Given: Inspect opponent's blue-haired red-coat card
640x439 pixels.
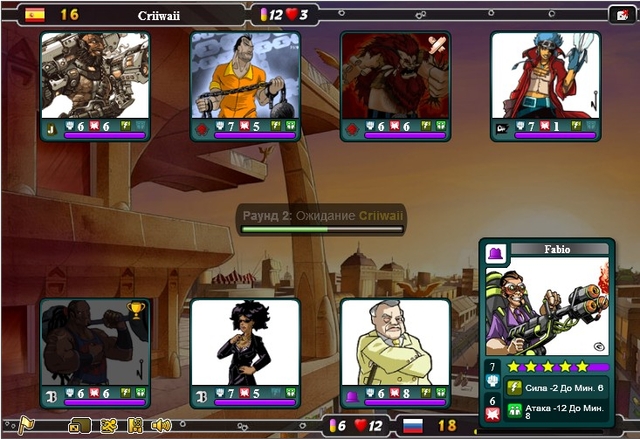Looking at the screenshot, I should point(545,76).
